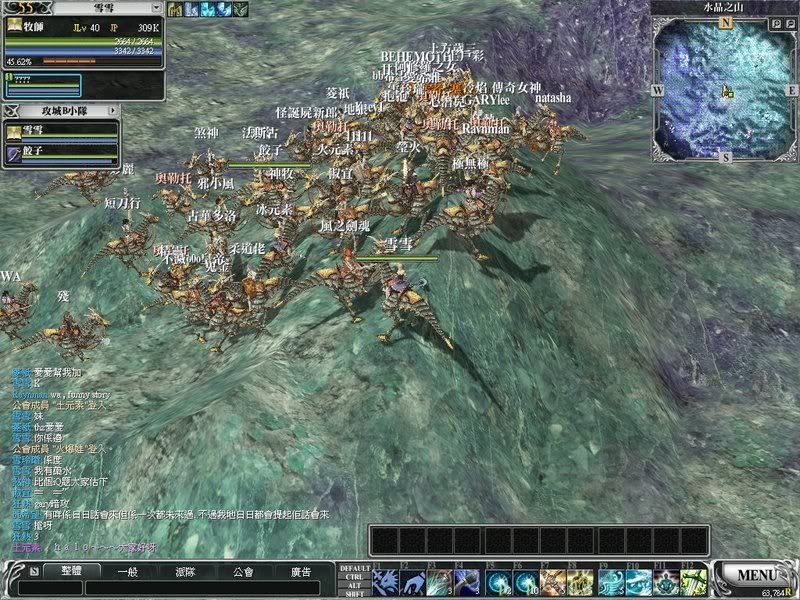Switch to the 派隊 chat tab
800x600 pixels.
184,572
